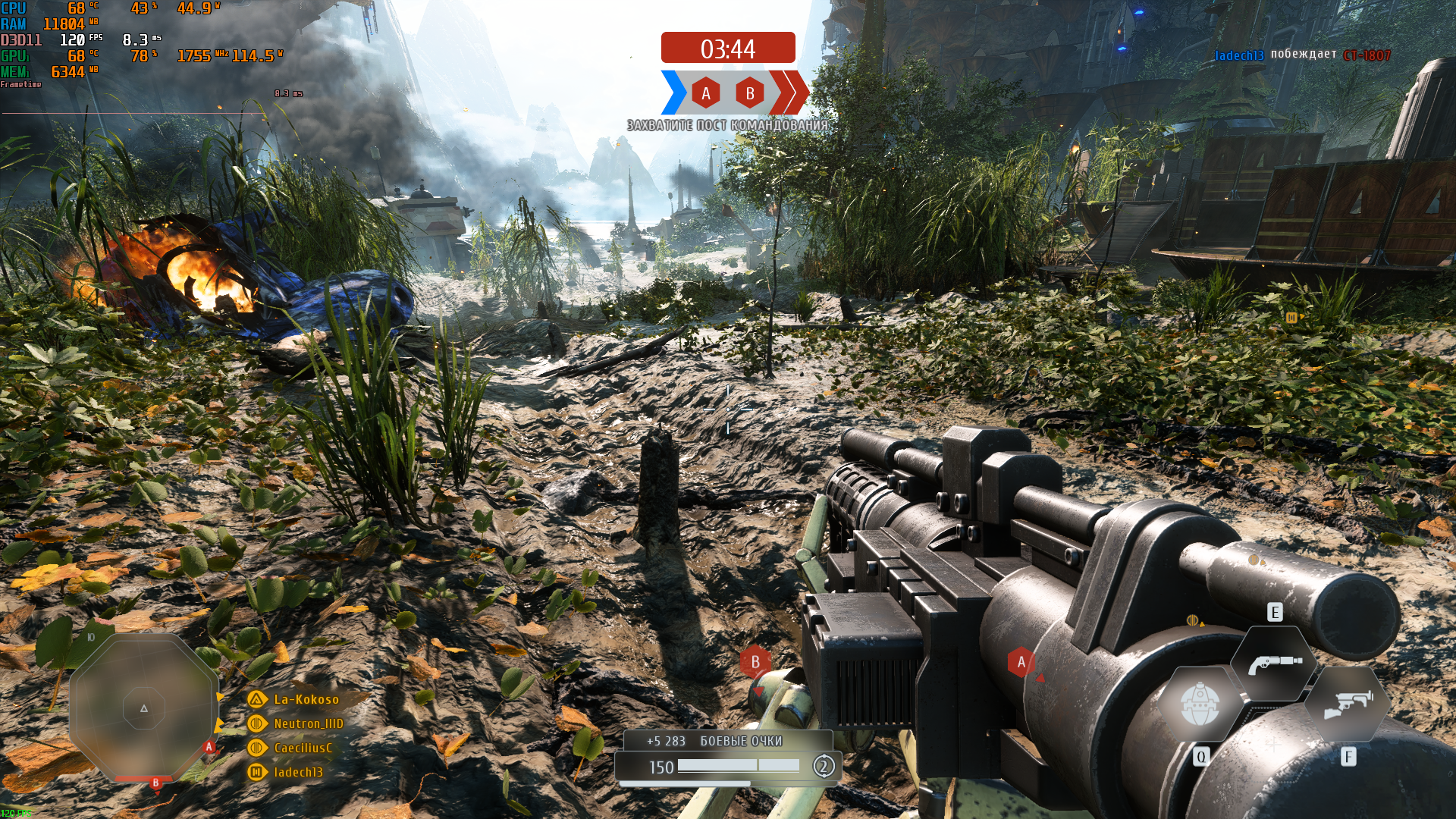Activate the pistol ability icon
Image resolution: width=1456 pixels, height=819 pixels.
click(1274, 664)
